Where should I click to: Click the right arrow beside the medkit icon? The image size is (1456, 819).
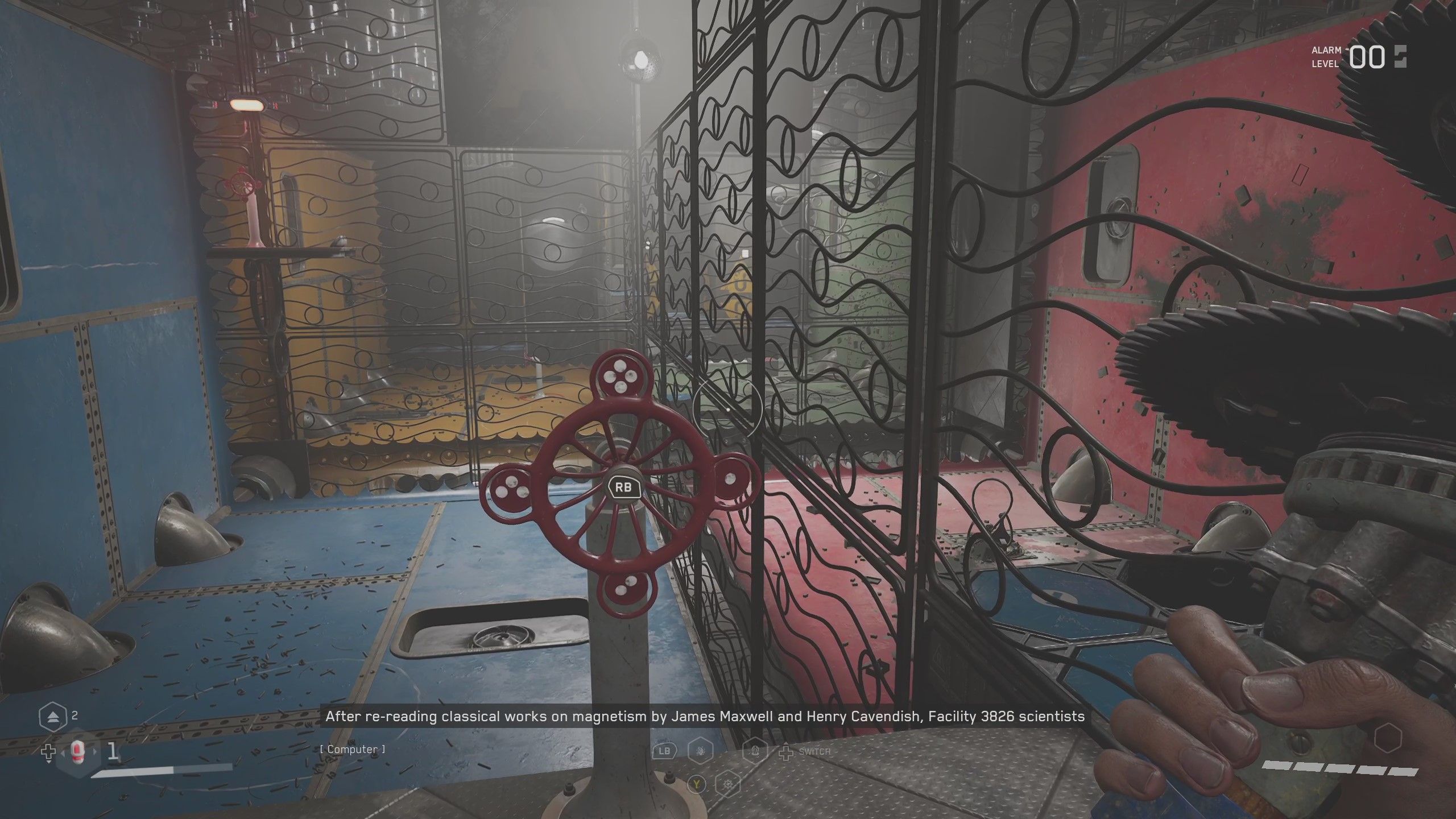point(94,752)
